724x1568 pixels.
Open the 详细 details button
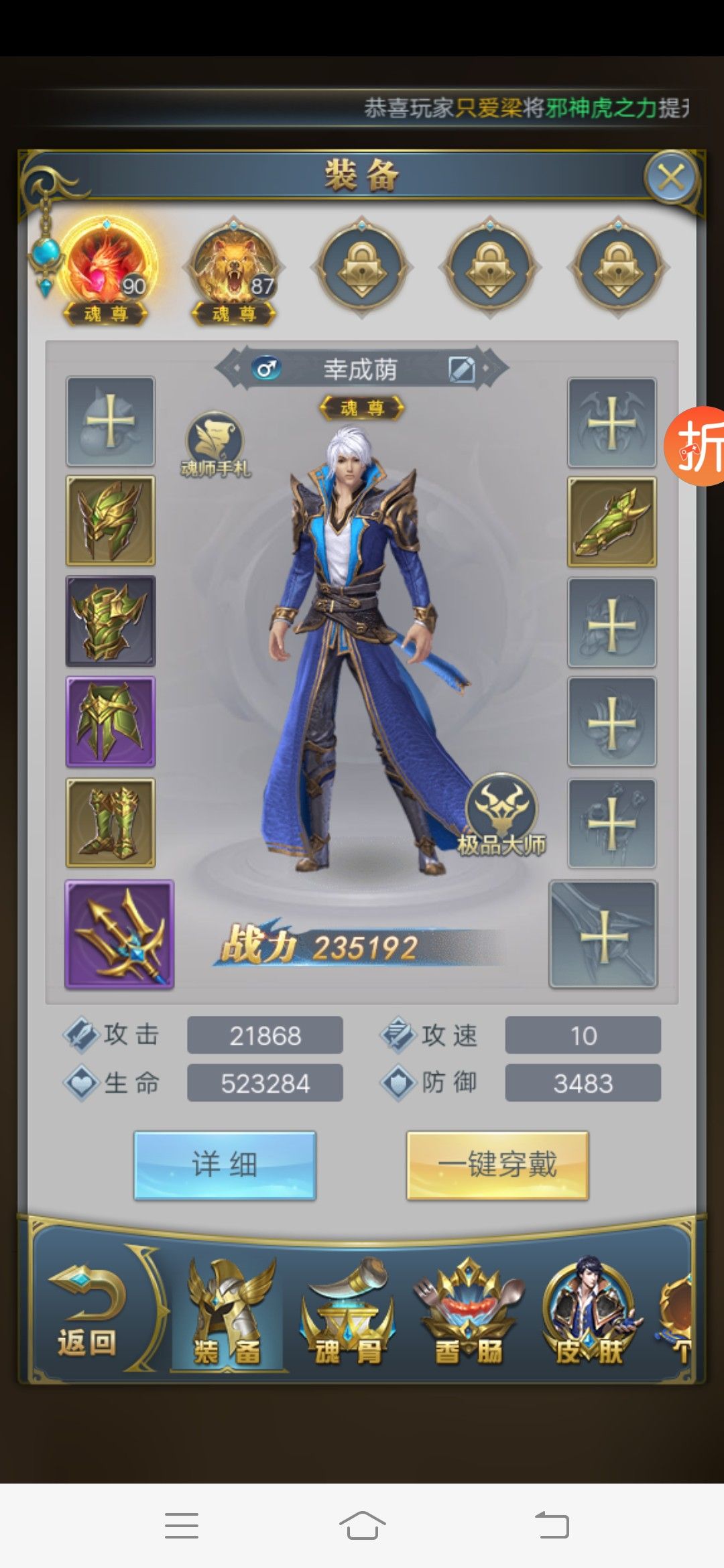coord(225,1165)
